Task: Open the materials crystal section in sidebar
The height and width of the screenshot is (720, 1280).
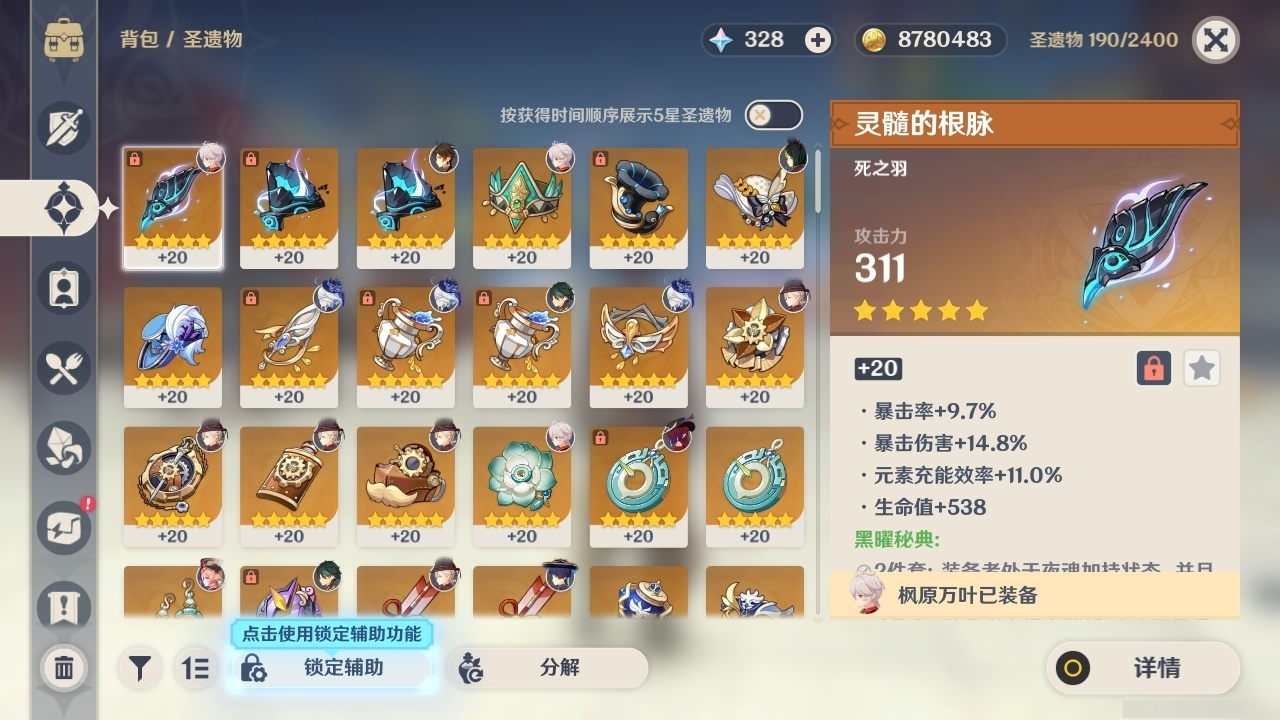Action: click(x=64, y=448)
